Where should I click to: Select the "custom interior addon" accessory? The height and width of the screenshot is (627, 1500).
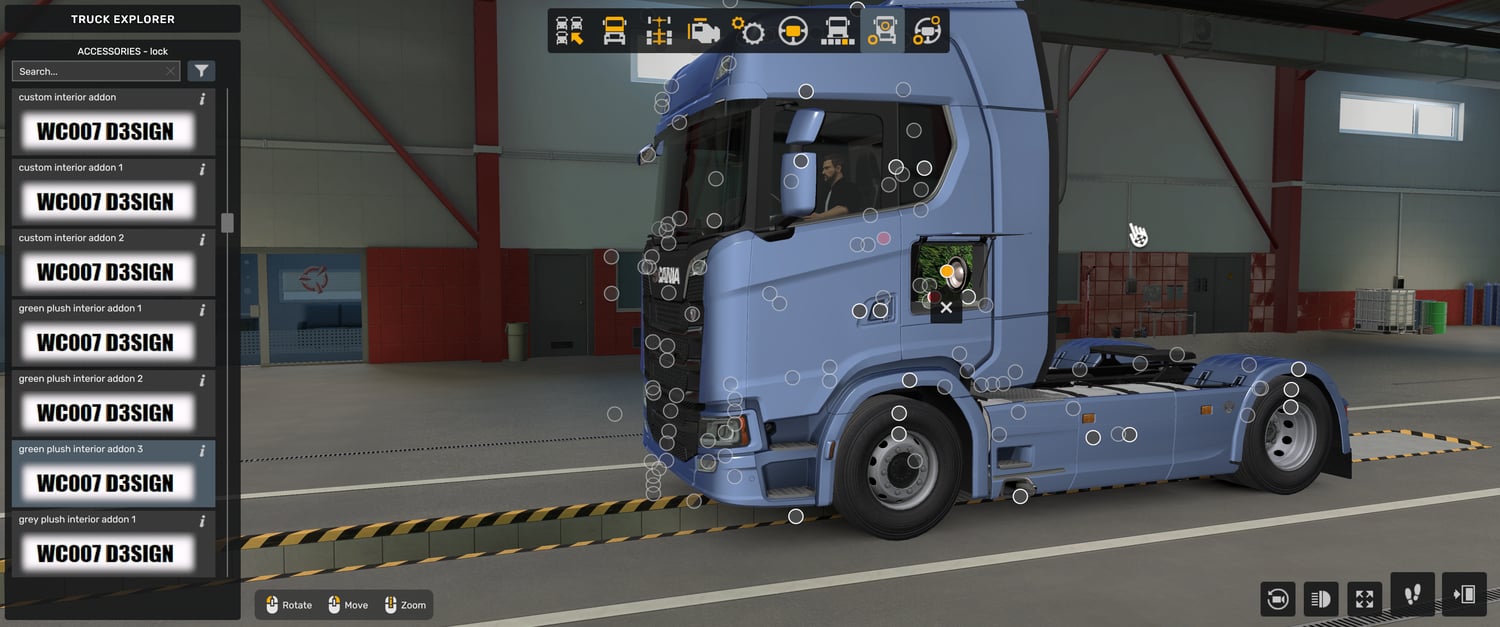[x=105, y=131]
